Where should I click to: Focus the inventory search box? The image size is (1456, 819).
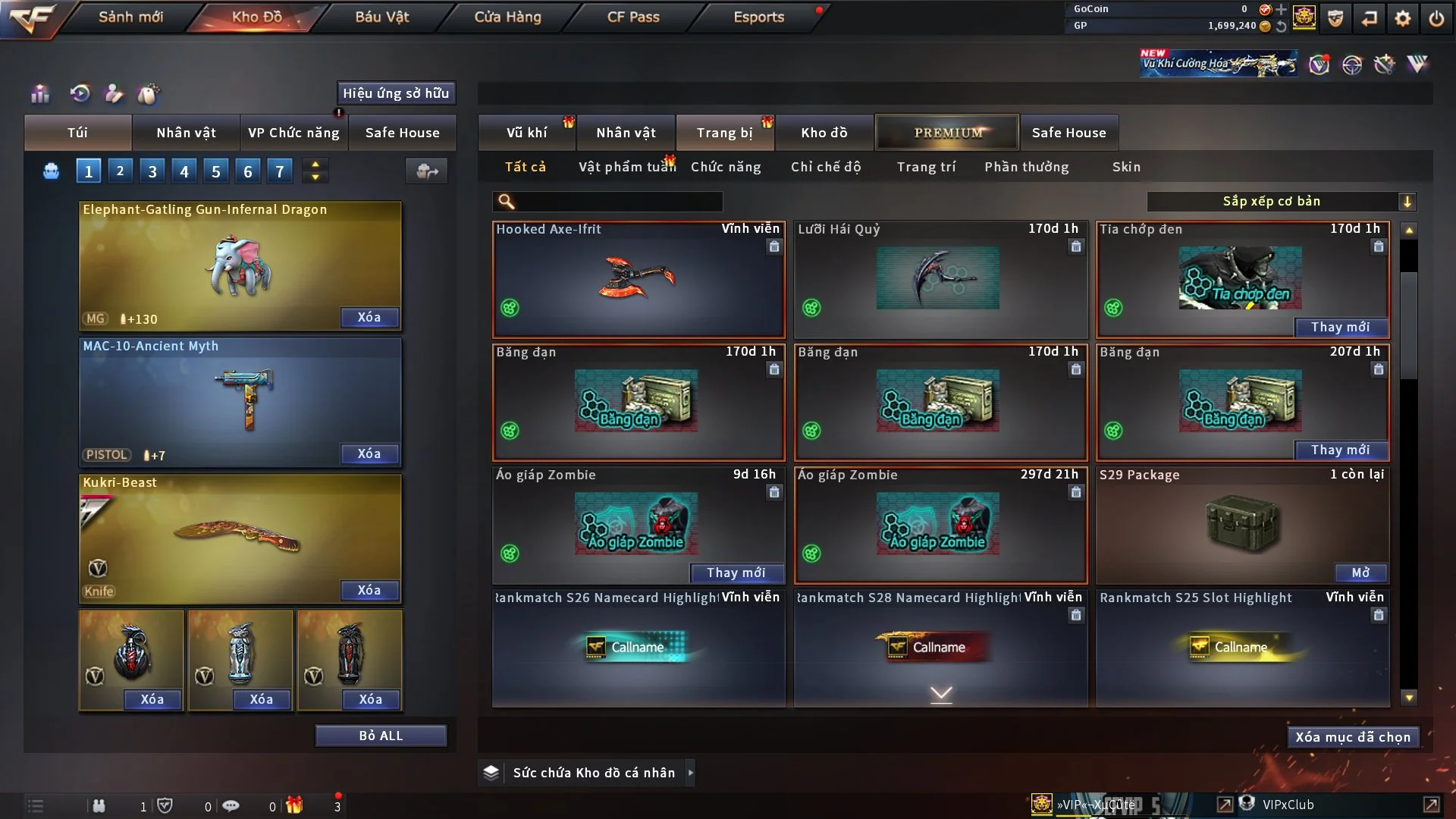[618, 202]
